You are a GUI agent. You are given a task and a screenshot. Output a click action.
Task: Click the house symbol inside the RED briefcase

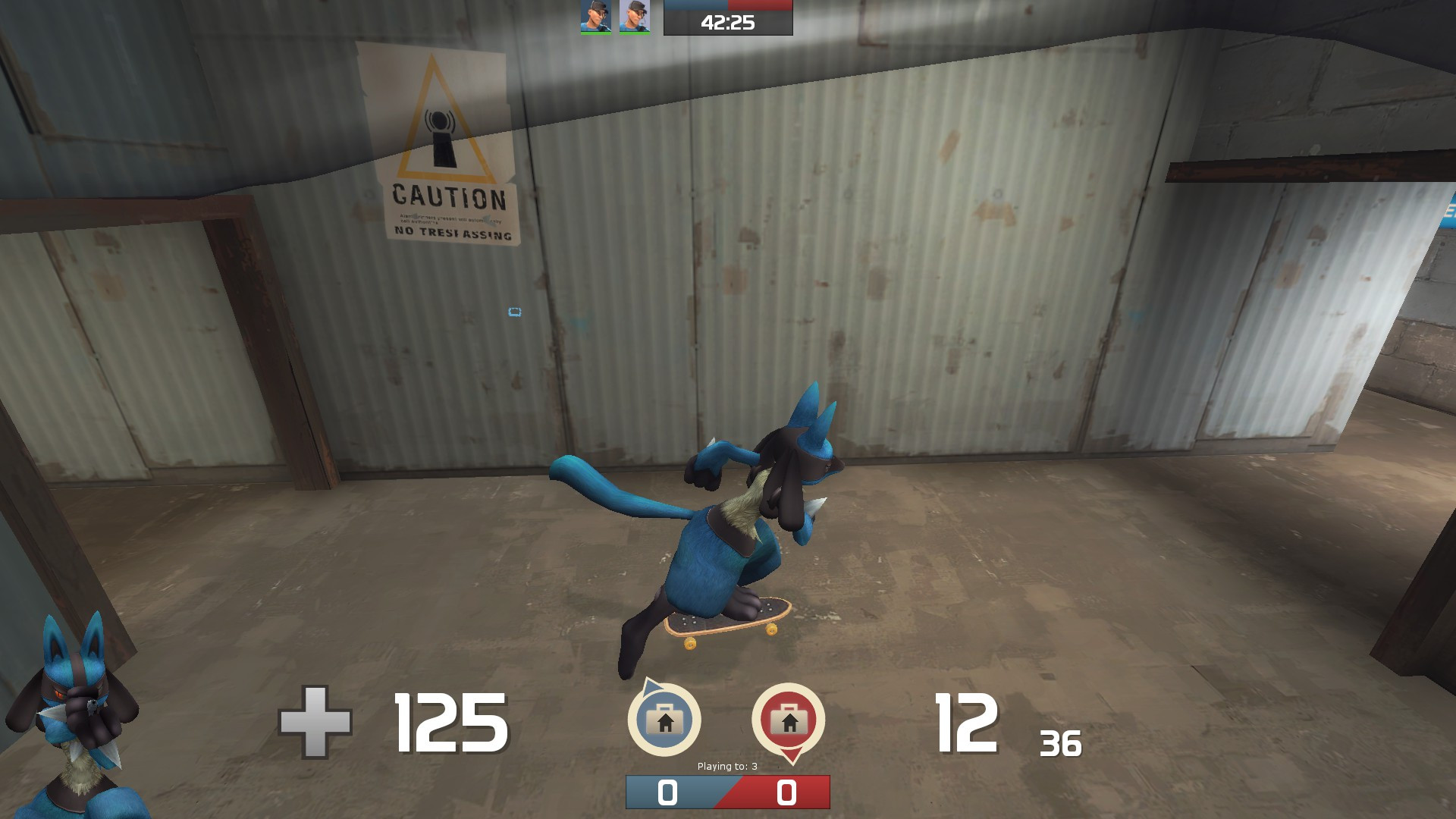point(789,724)
